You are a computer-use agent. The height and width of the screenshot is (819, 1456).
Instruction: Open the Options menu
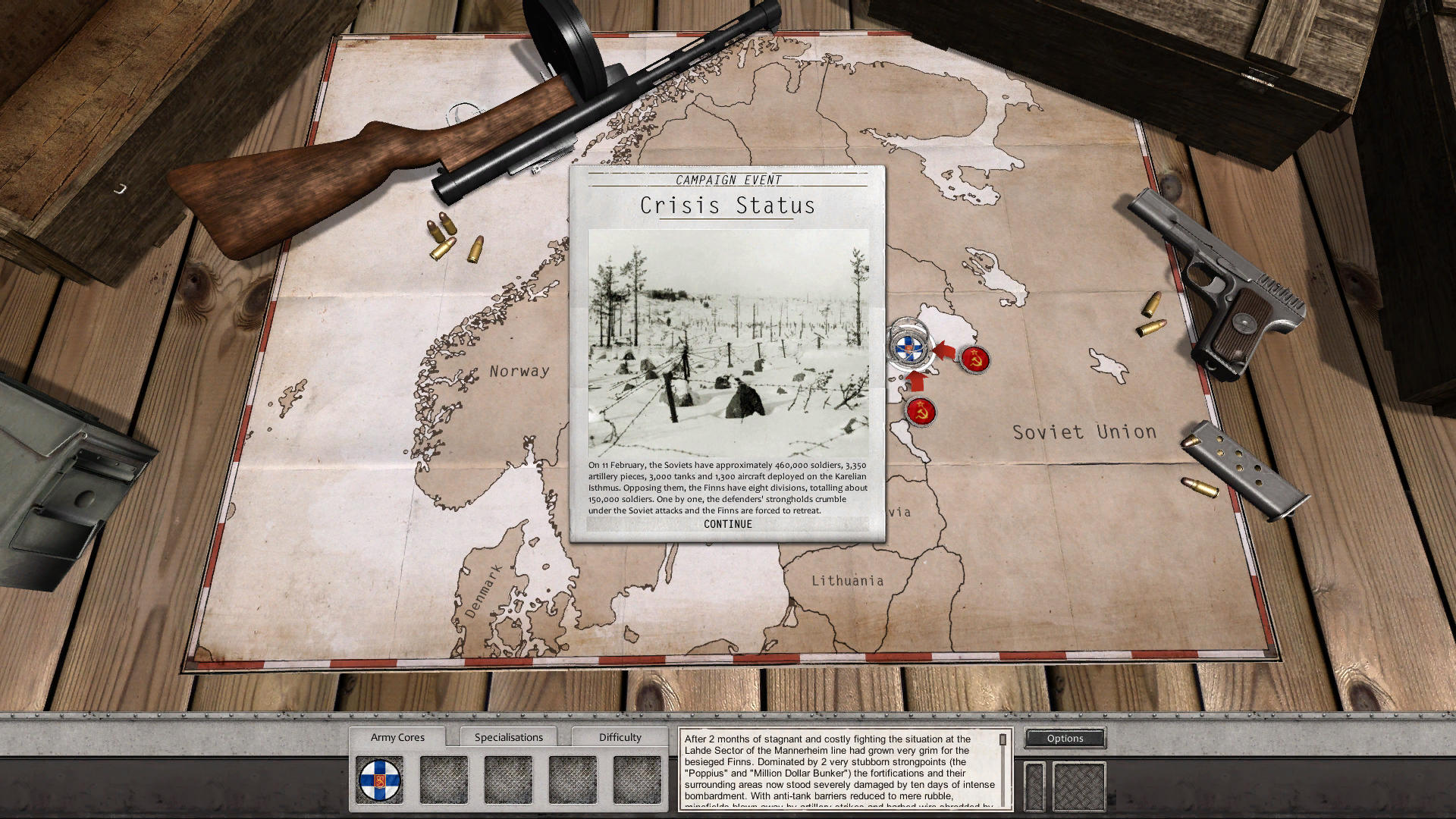pos(1065,738)
